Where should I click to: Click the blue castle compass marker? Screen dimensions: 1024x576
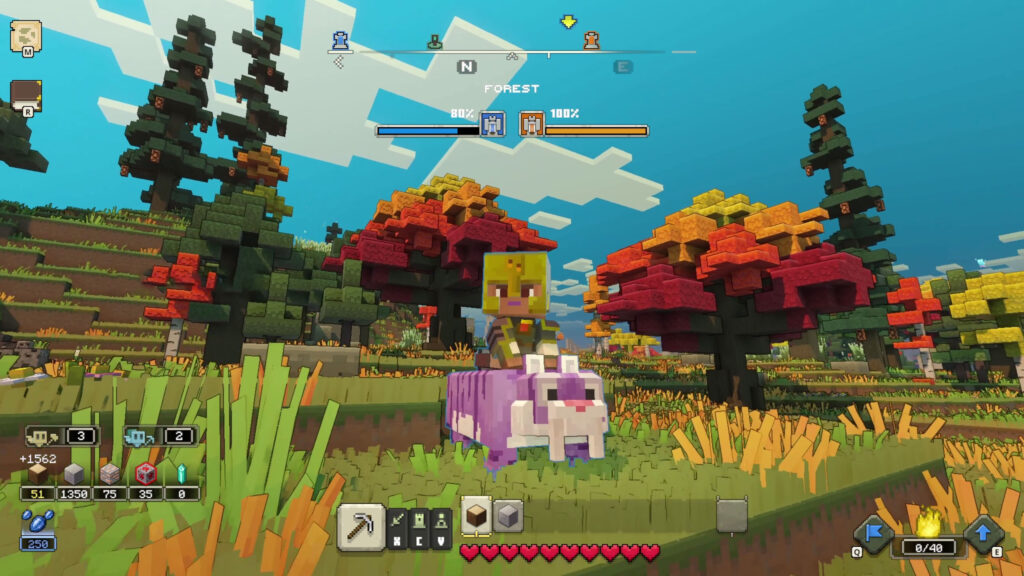click(341, 39)
